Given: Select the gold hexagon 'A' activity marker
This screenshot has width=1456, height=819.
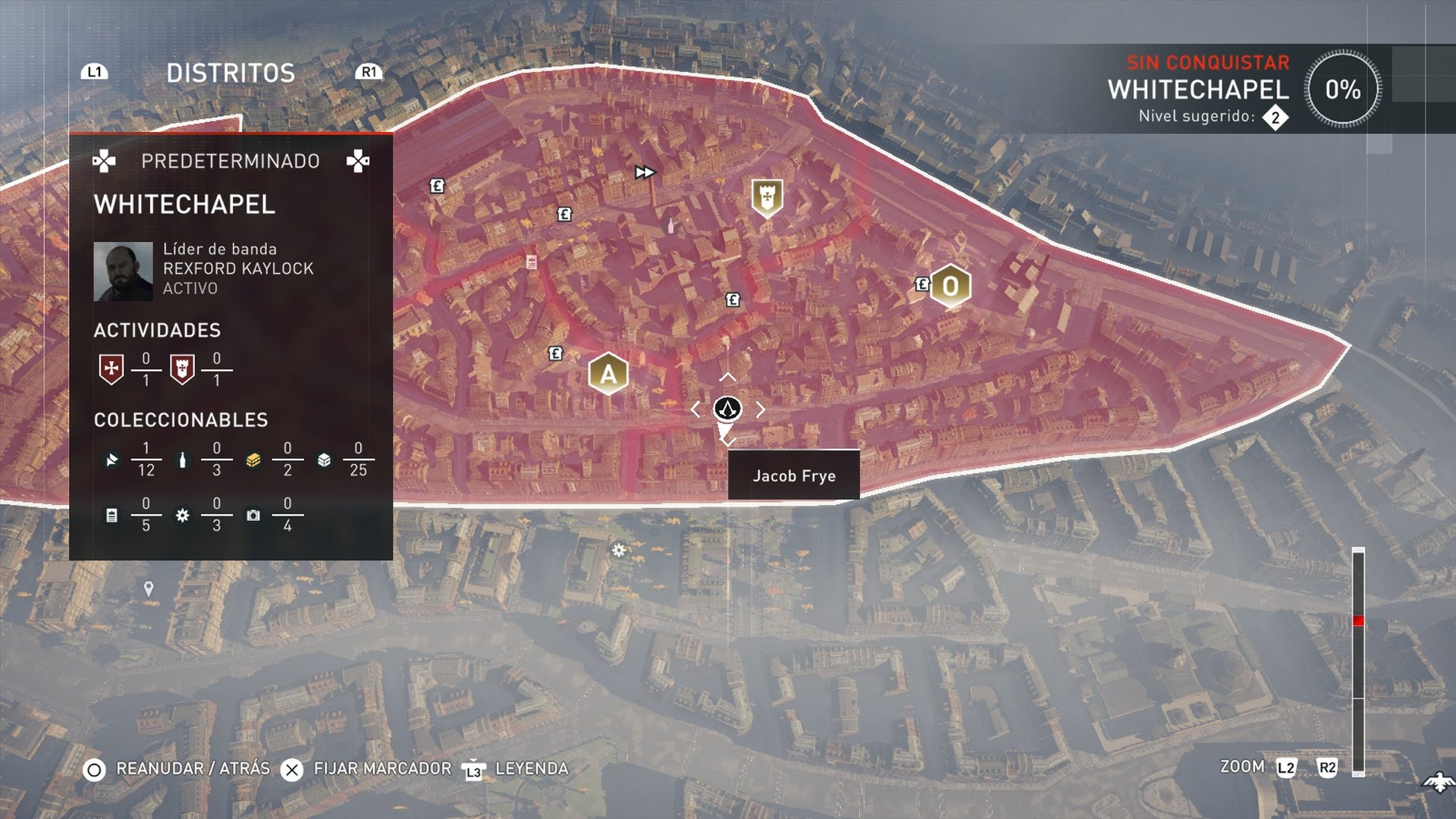Looking at the screenshot, I should [x=607, y=373].
